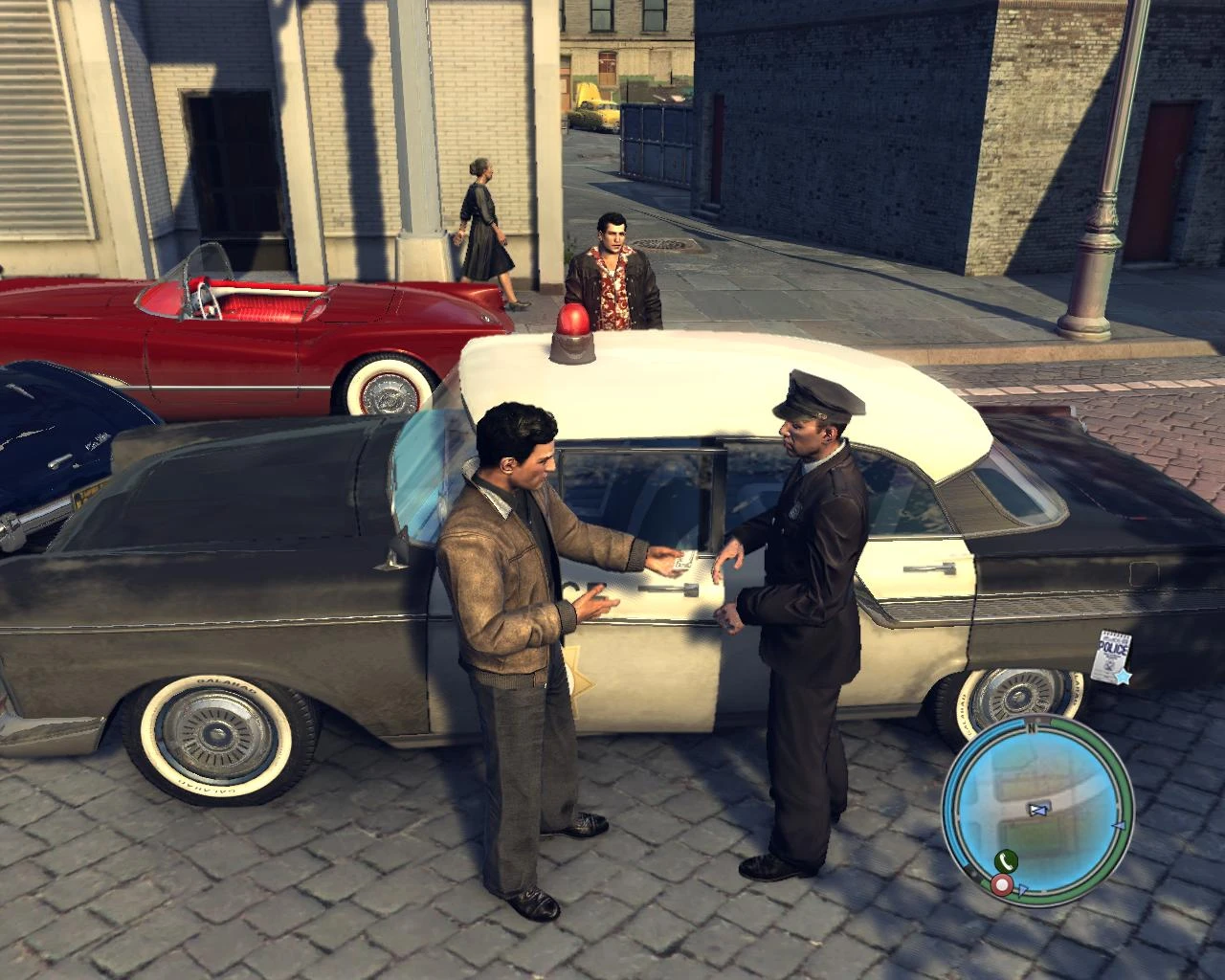Click the red circle marker on the minimap

click(1002, 884)
